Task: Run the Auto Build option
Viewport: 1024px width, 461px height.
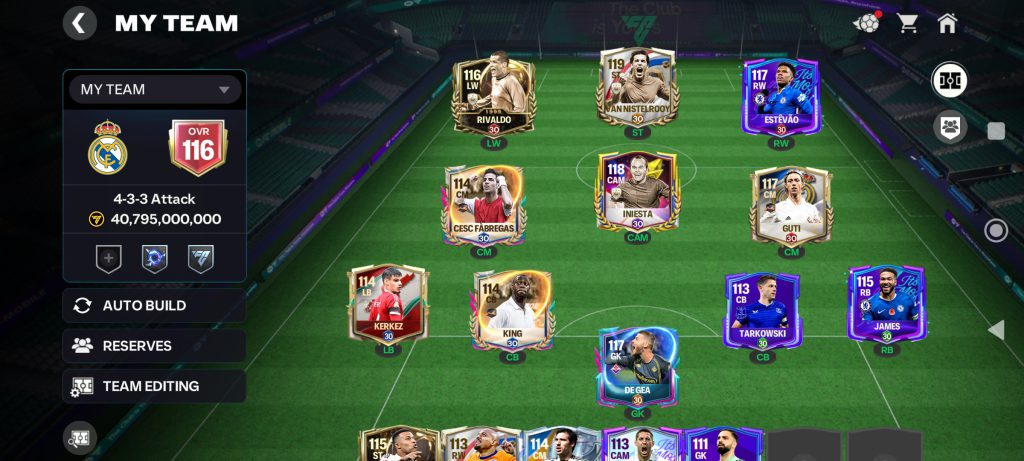Action: (x=154, y=306)
